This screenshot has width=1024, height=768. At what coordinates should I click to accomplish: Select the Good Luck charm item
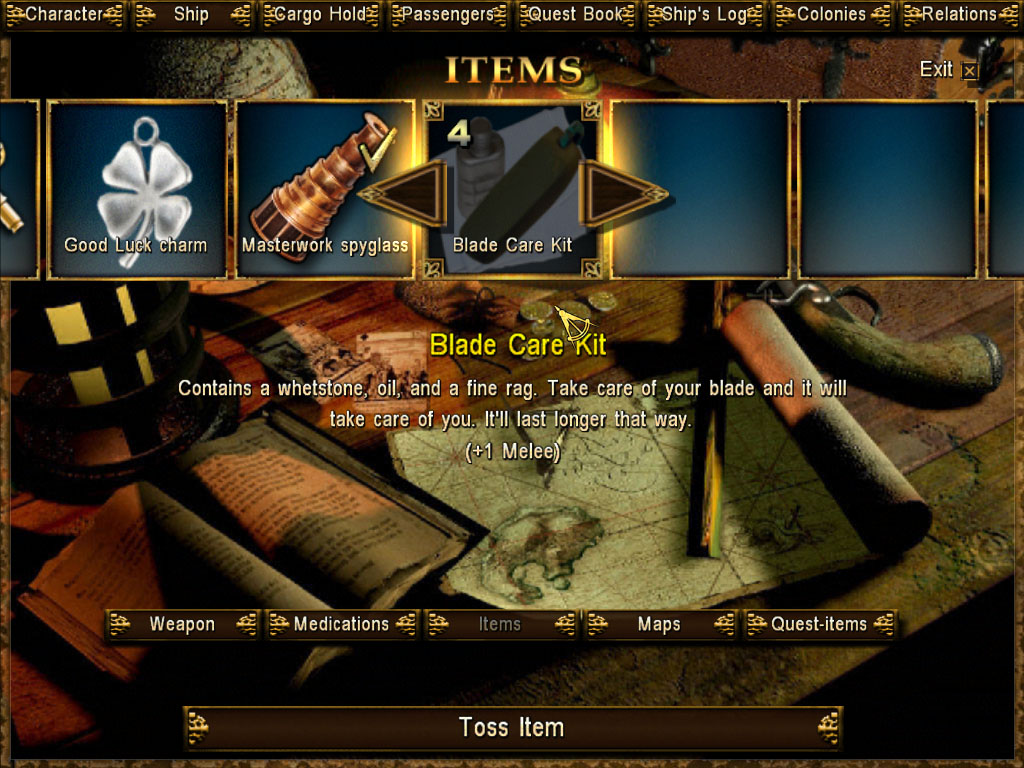[136, 190]
